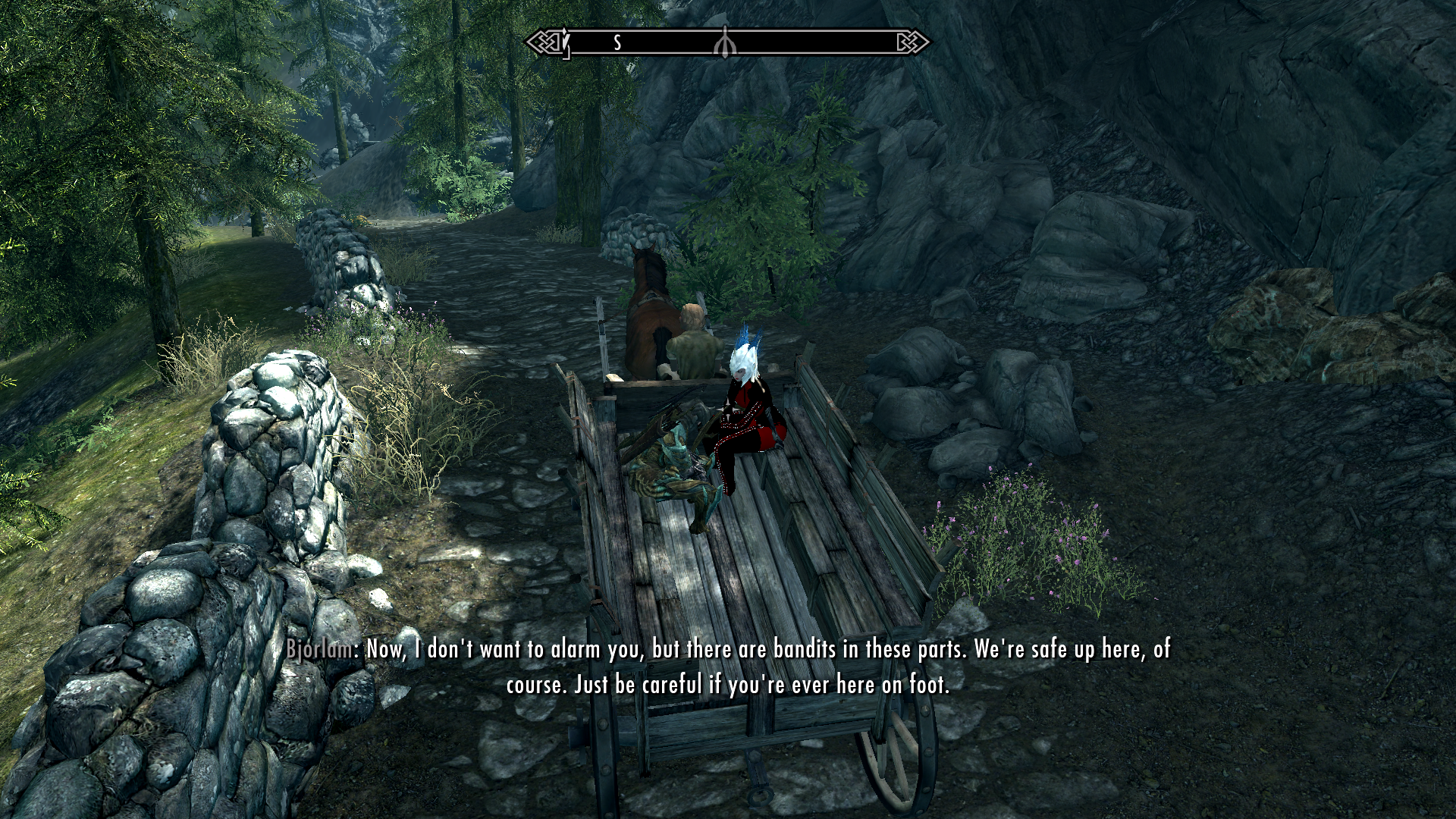Screen dimensions: 1456x819
Task: Click the South marker on the compass
Action: (x=617, y=42)
